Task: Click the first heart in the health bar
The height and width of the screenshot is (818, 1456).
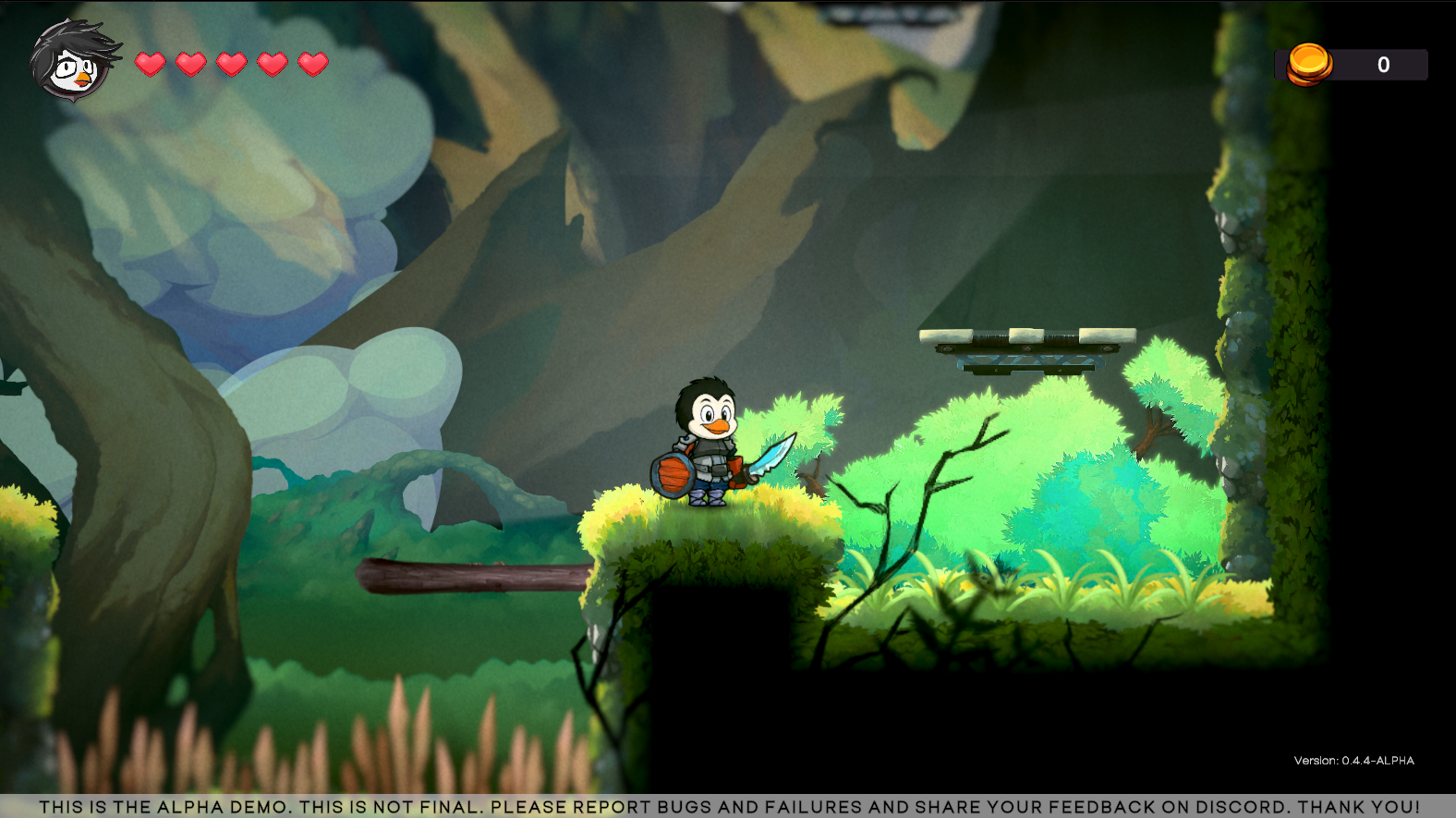Action: pyautogui.click(x=149, y=65)
